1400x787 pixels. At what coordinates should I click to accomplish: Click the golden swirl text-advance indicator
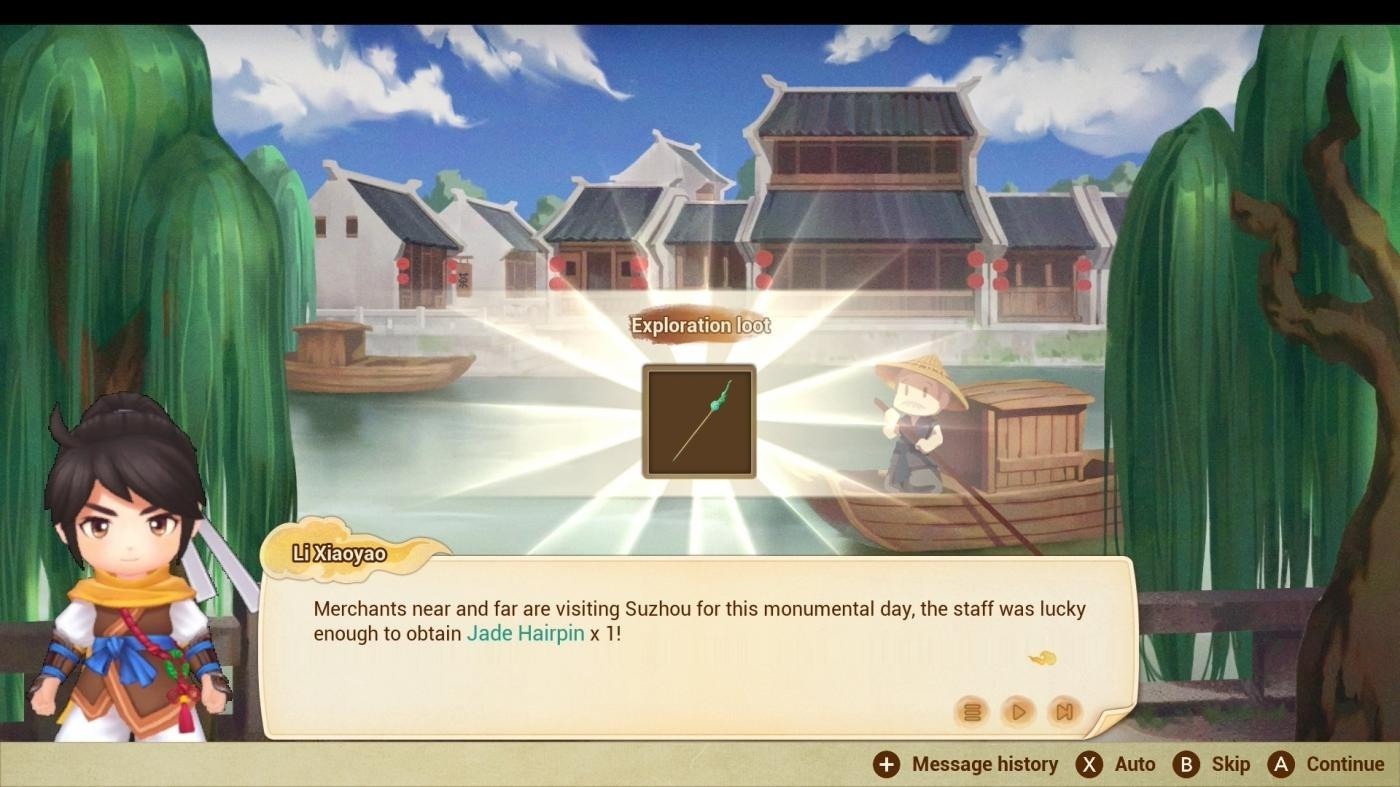1042,658
